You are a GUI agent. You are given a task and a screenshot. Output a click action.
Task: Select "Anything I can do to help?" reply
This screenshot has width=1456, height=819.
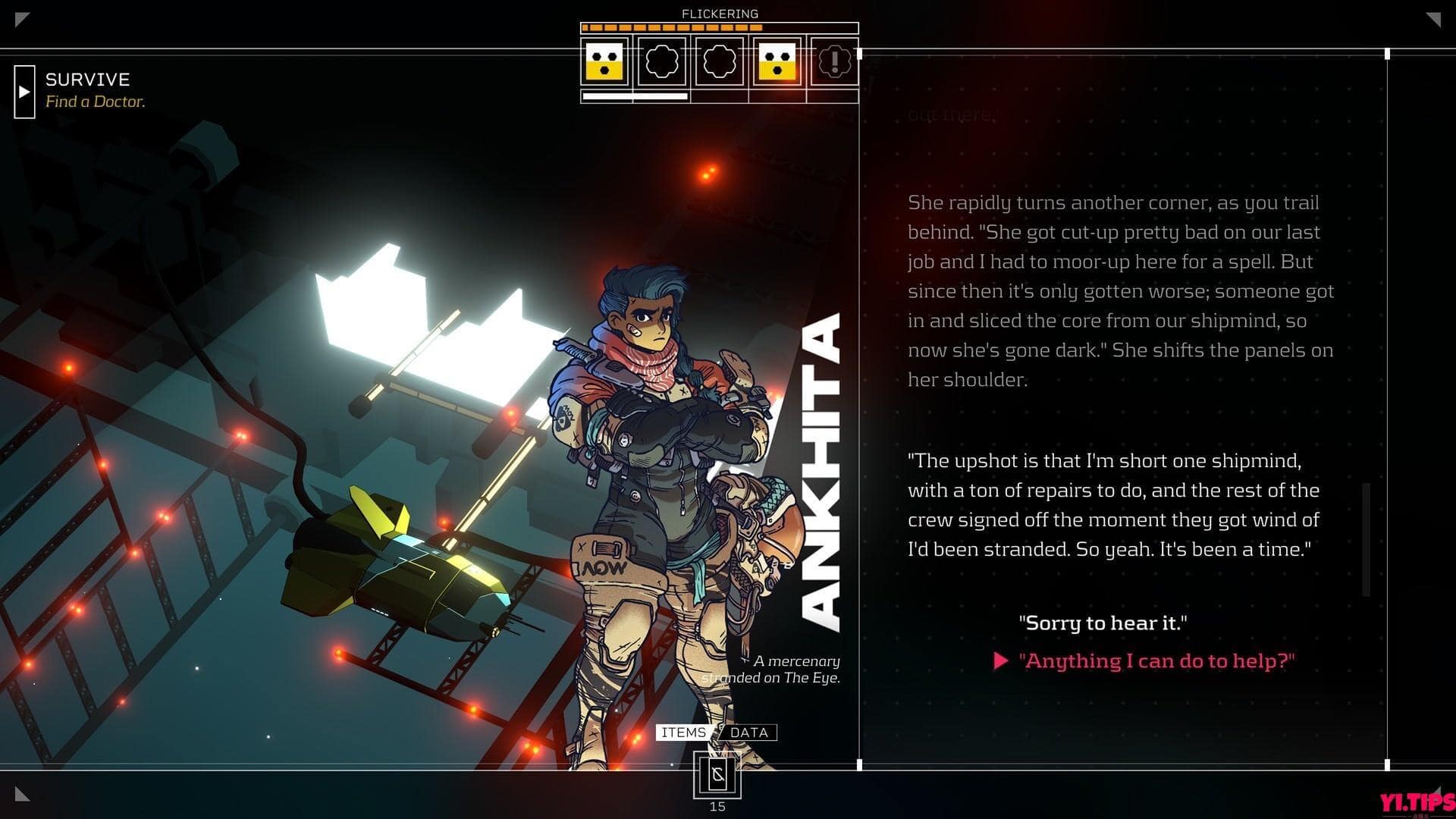(x=1156, y=661)
